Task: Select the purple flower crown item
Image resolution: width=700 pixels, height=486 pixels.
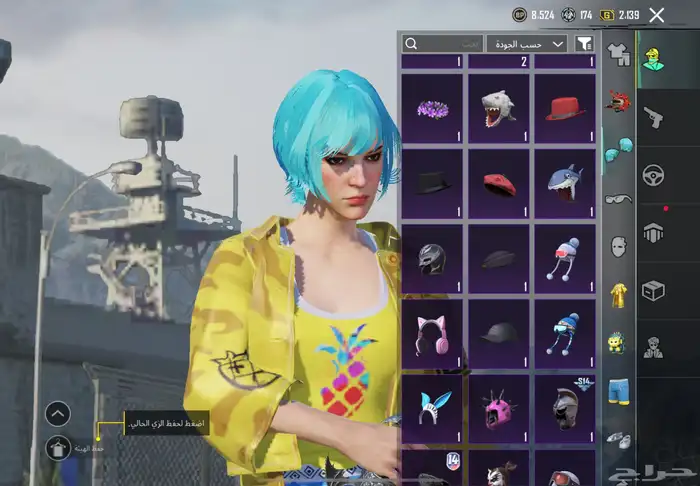Action: click(432, 108)
